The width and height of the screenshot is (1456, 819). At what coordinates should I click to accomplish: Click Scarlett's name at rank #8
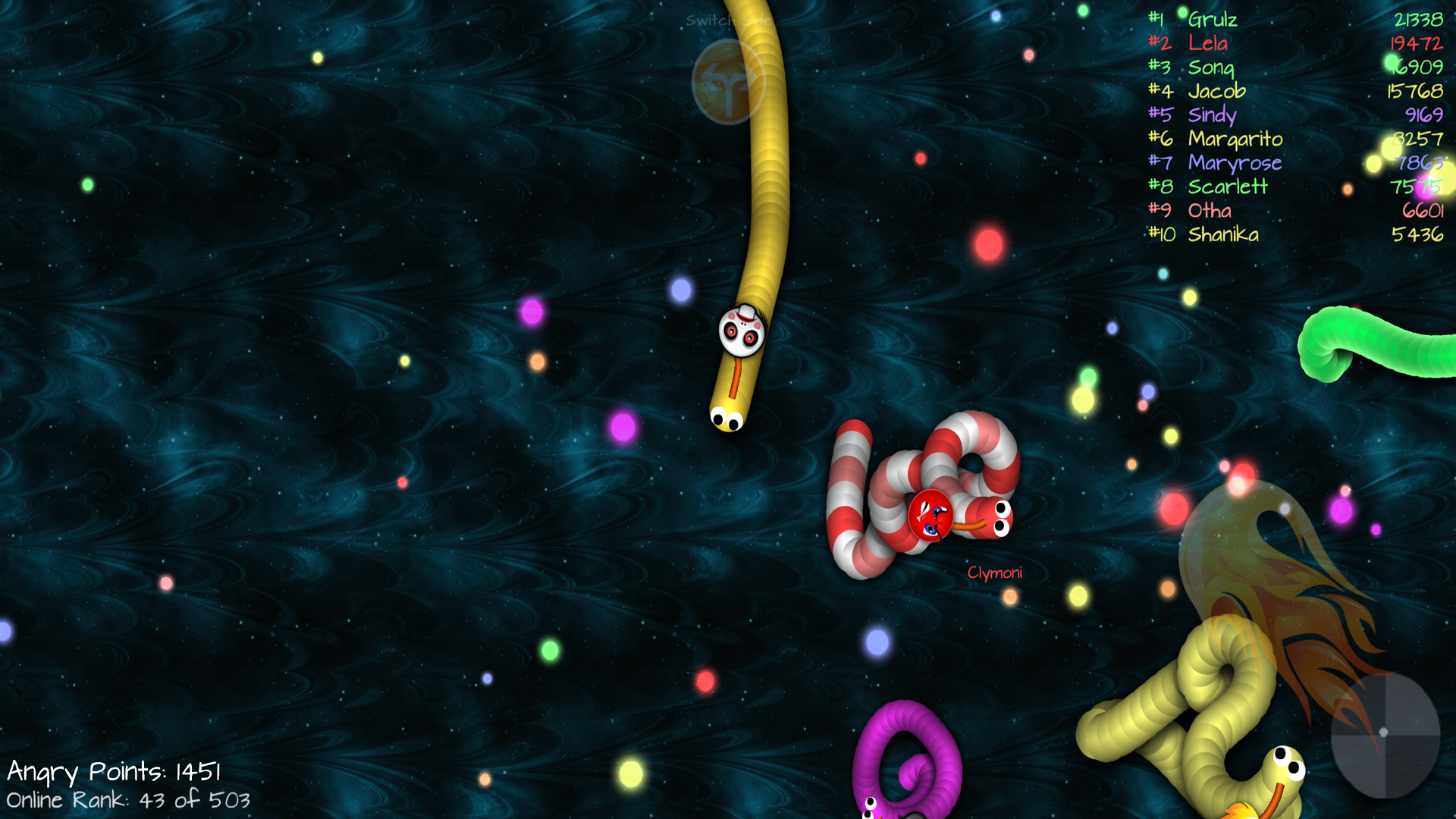point(1227,186)
